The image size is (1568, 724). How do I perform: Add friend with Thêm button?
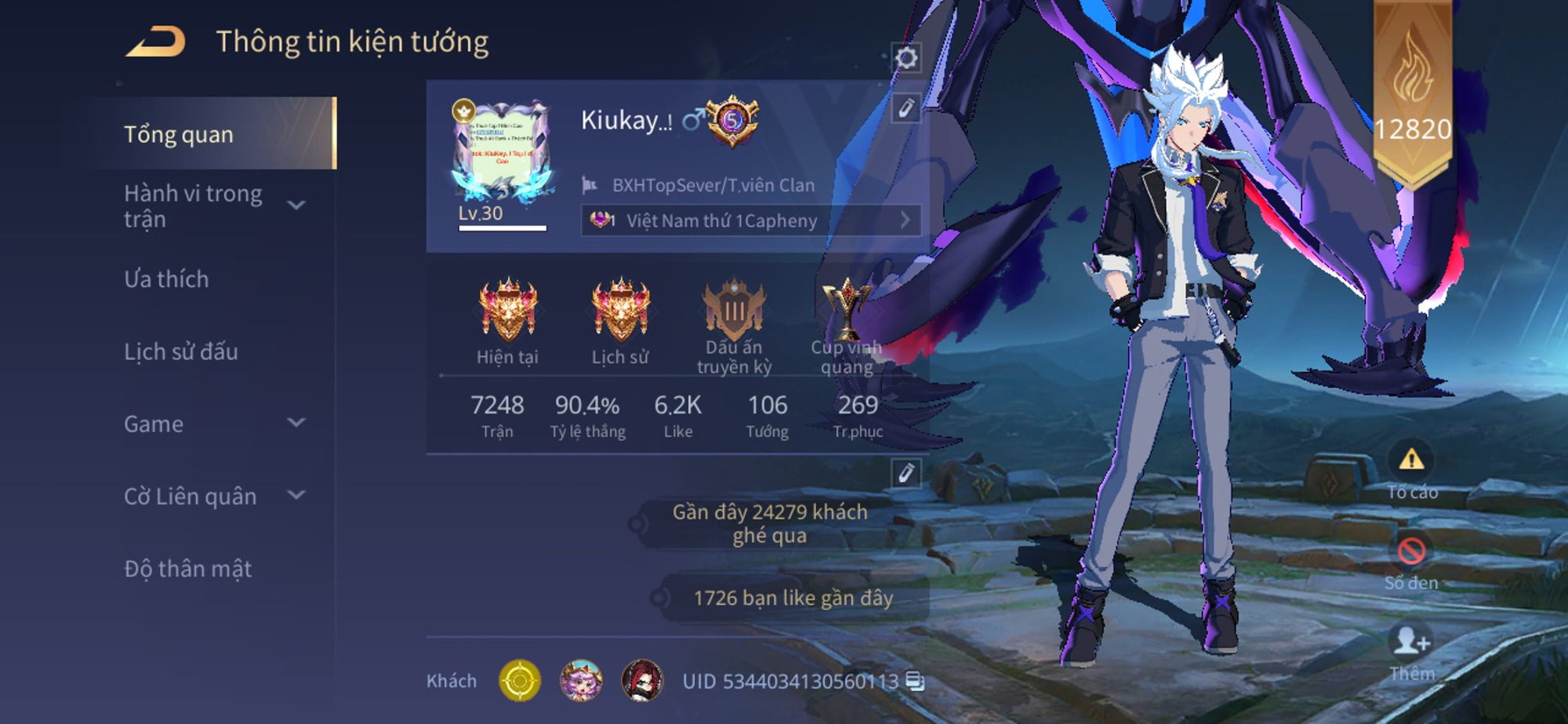click(1411, 651)
